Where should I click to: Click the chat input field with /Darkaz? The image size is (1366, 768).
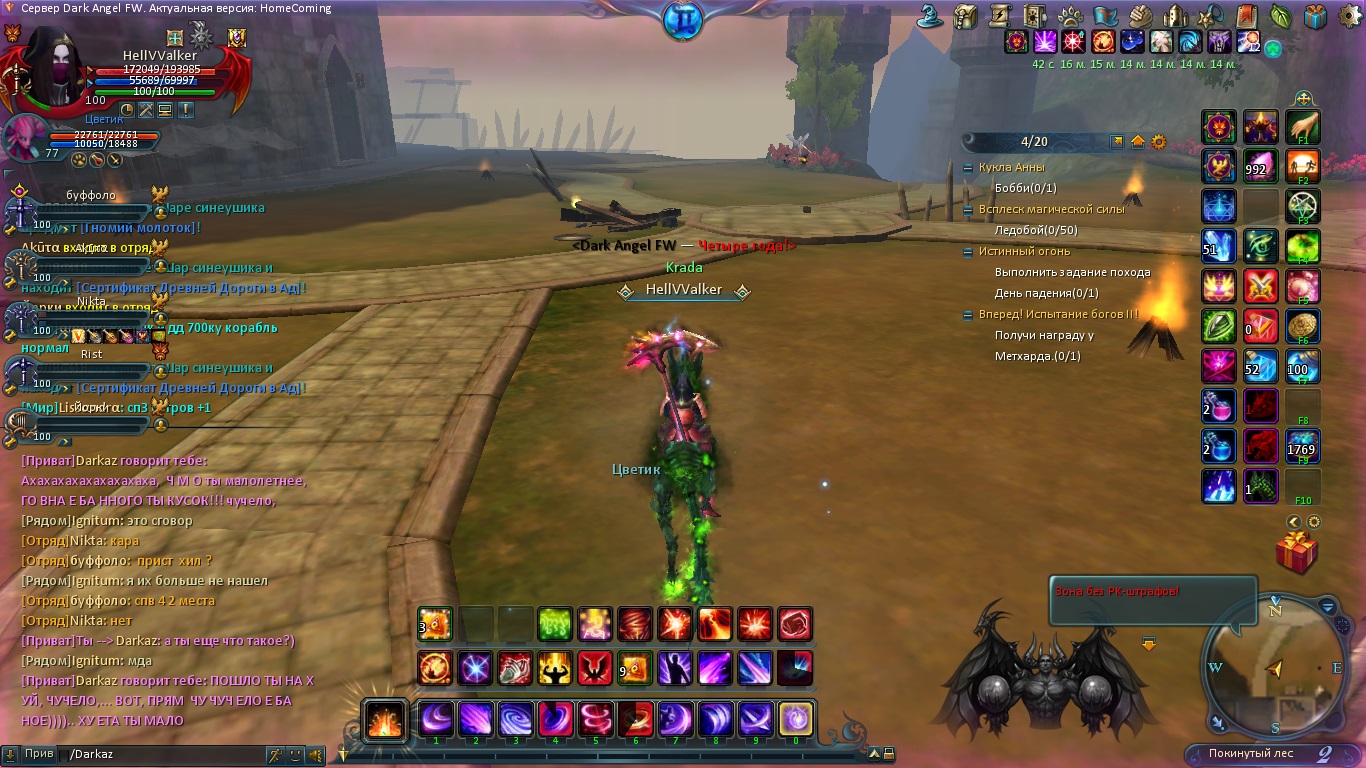(160, 755)
